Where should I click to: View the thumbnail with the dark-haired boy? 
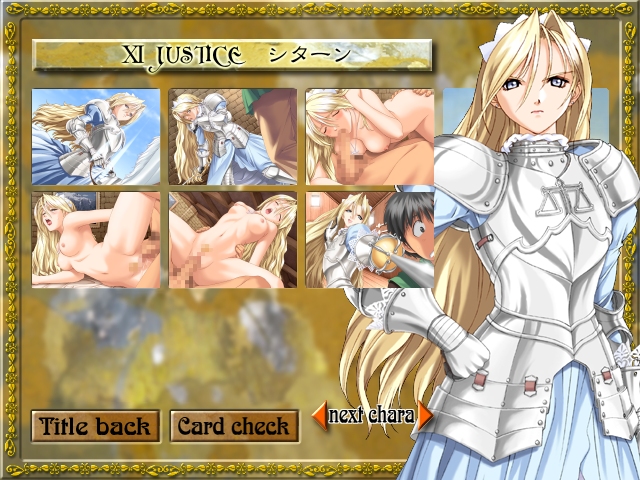pos(369,240)
